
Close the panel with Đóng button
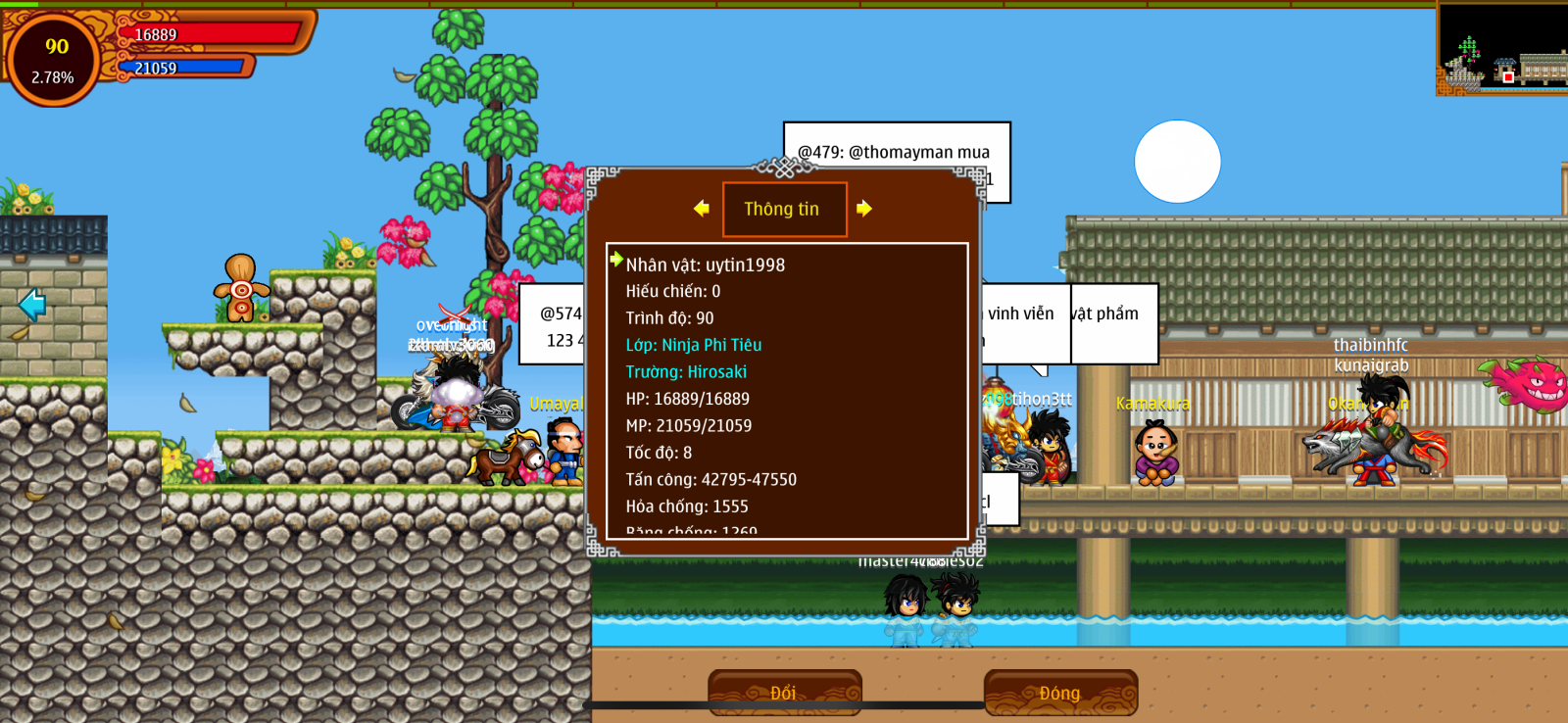(x=1060, y=693)
